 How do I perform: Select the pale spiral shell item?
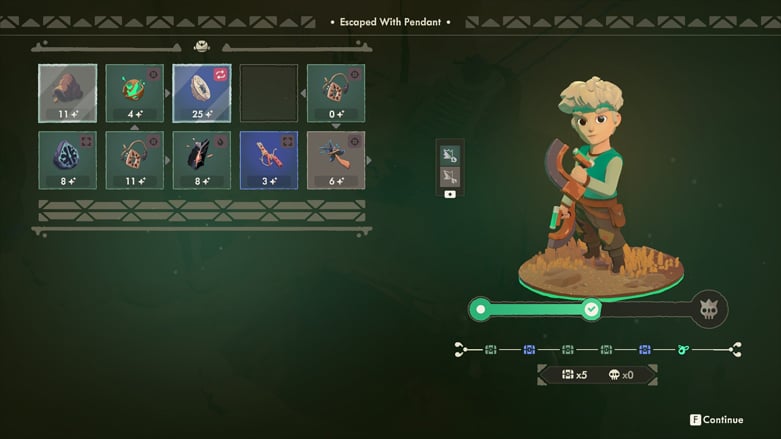pos(202,93)
